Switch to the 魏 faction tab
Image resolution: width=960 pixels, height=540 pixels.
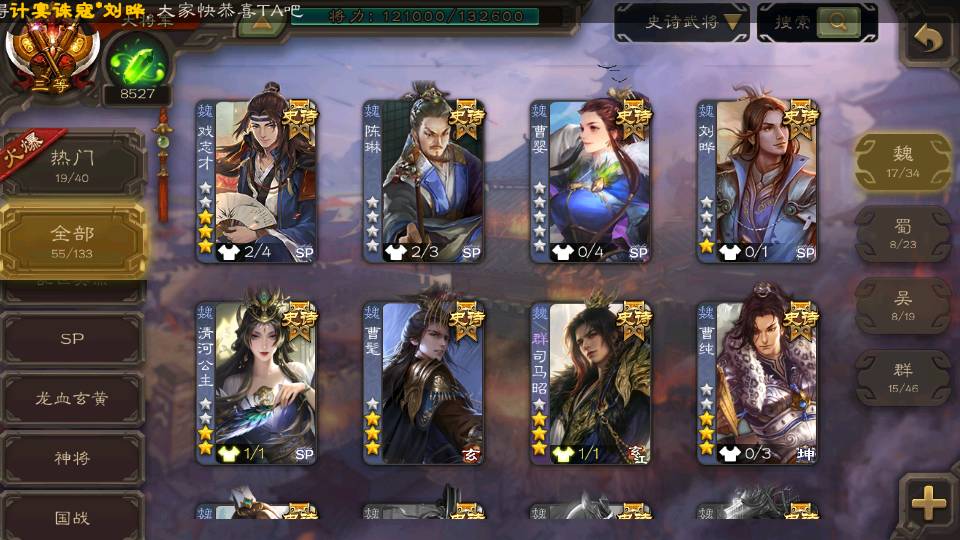click(x=902, y=161)
